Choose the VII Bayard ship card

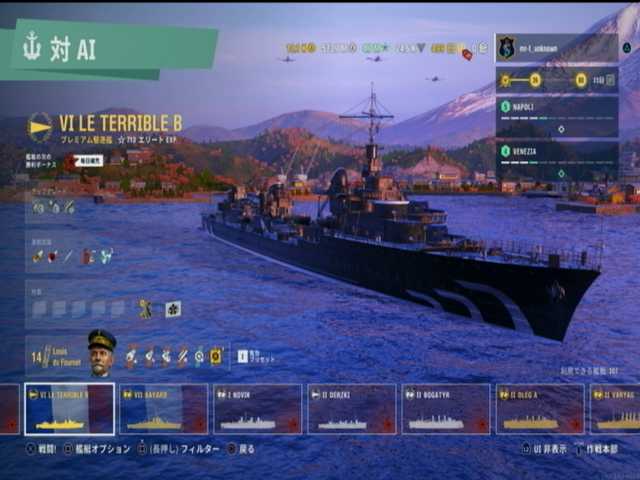tap(164, 409)
